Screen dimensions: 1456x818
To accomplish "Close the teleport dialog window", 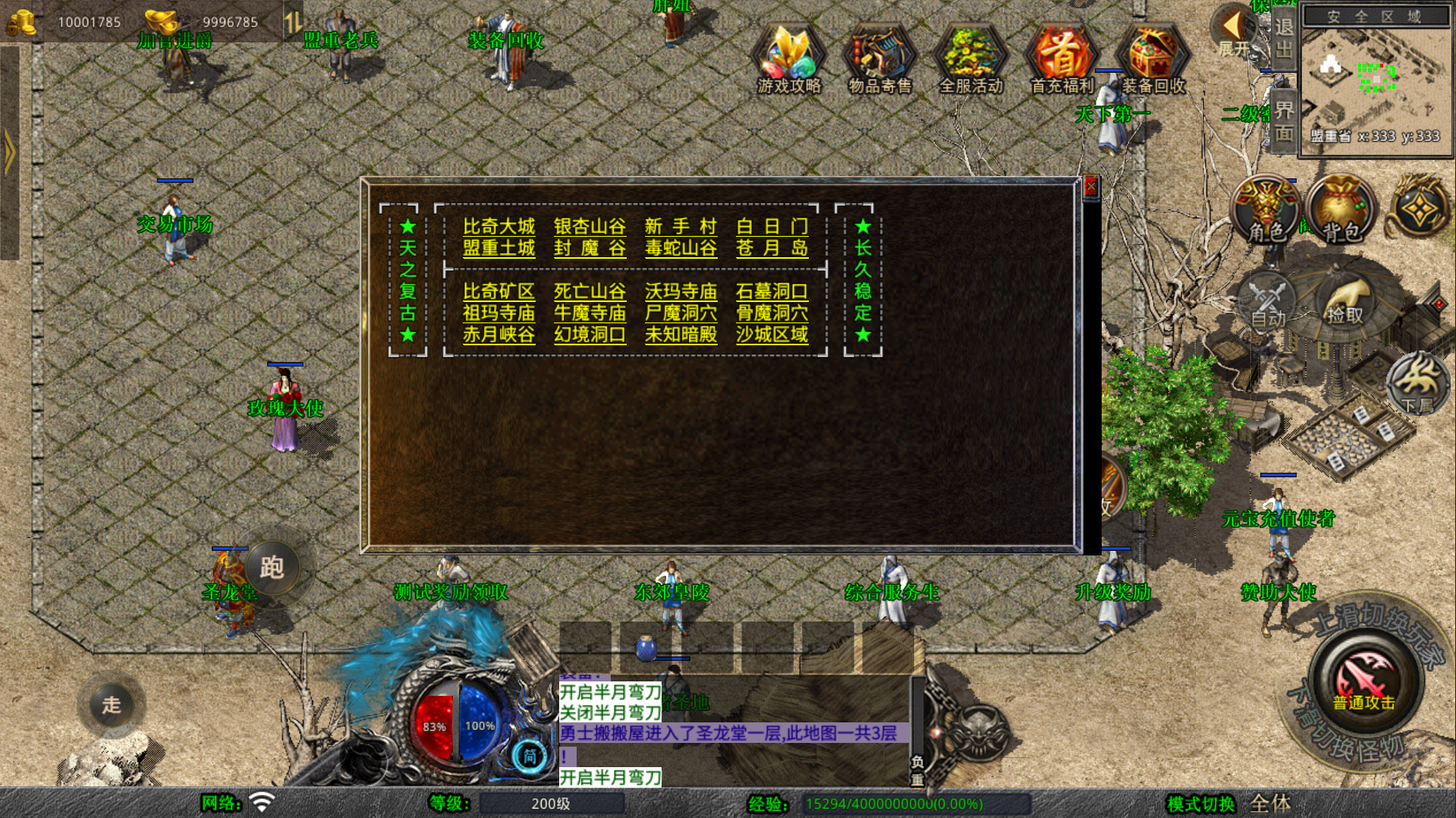I will coord(1090,187).
